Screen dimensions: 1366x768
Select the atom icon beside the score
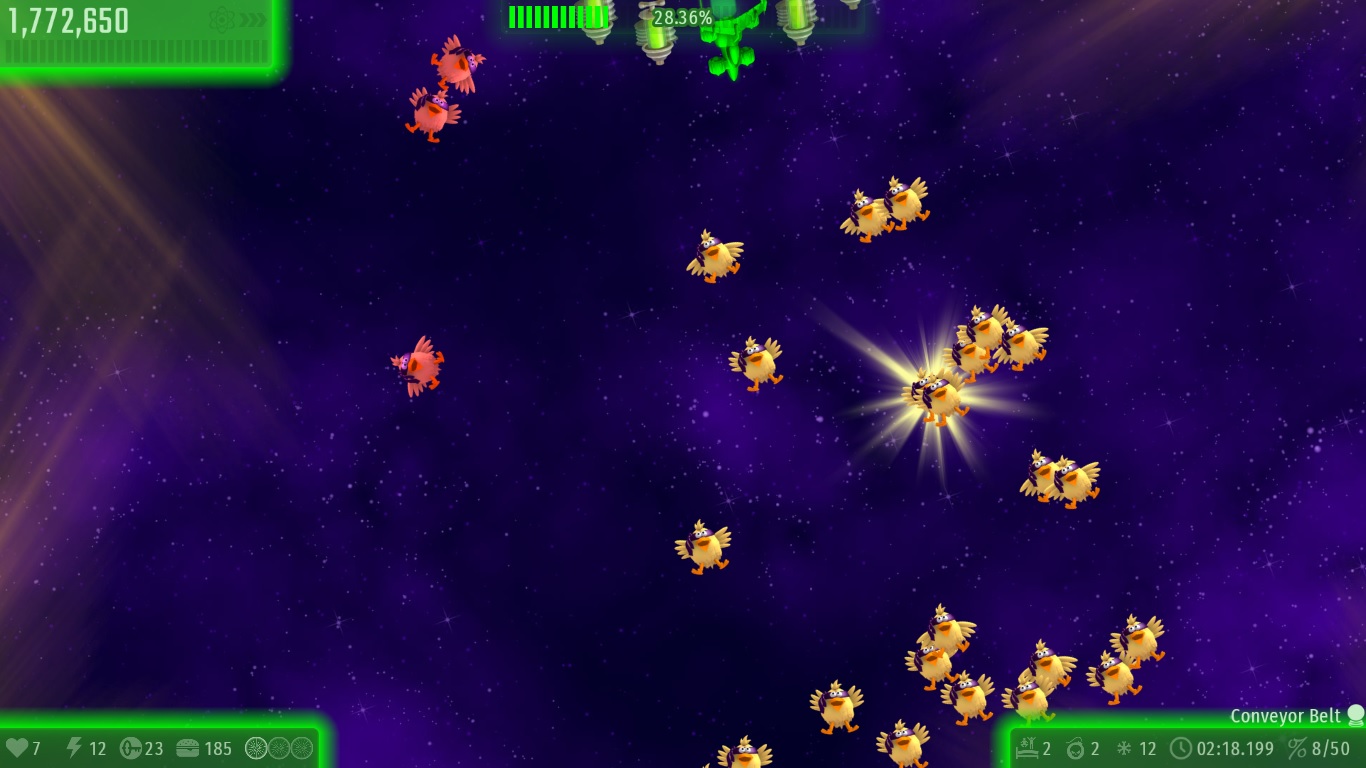click(x=222, y=20)
